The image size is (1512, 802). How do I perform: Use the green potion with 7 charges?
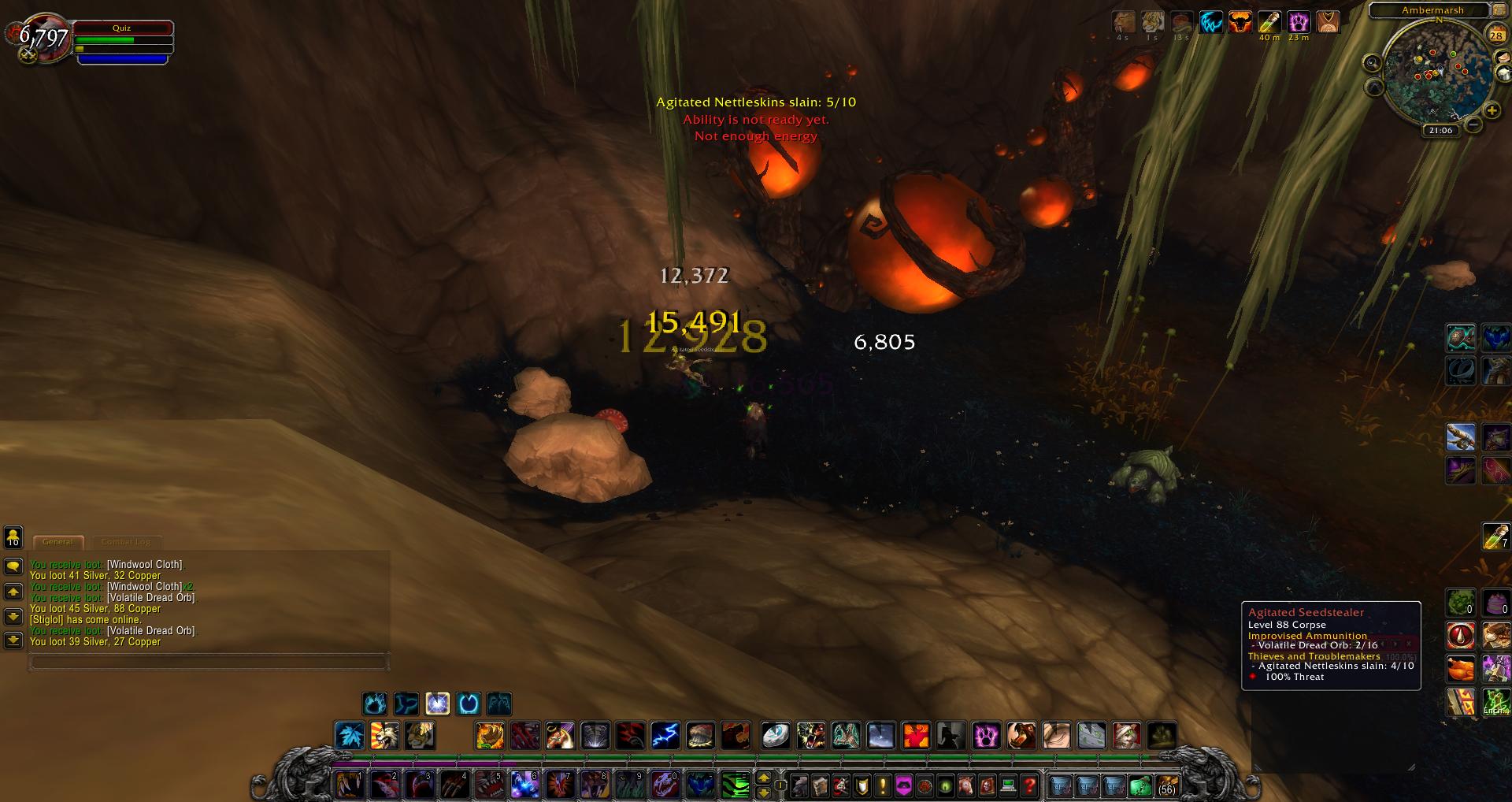[x=1495, y=537]
